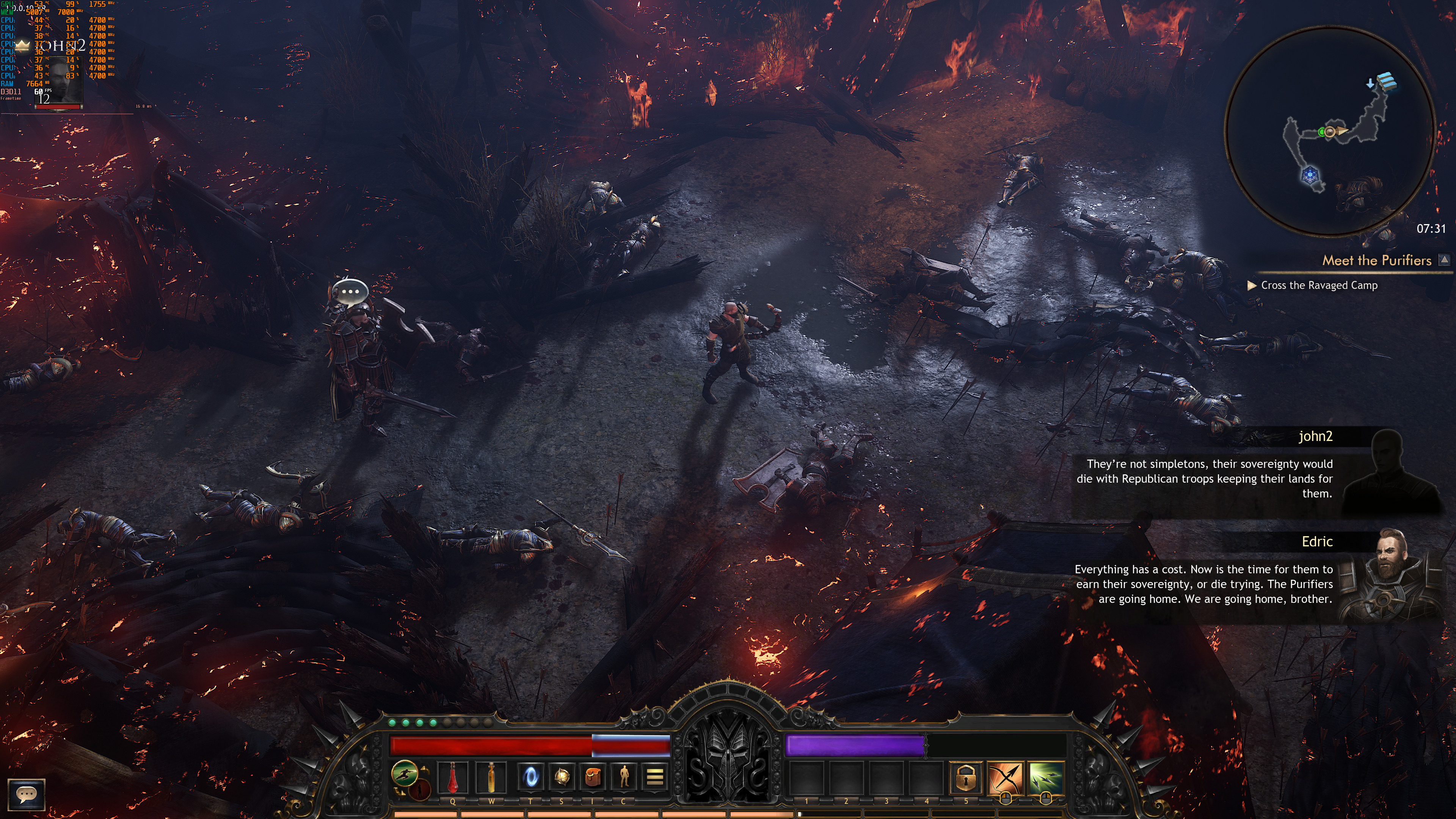
Task: Open the chat window
Action: (x=26, y=794)
